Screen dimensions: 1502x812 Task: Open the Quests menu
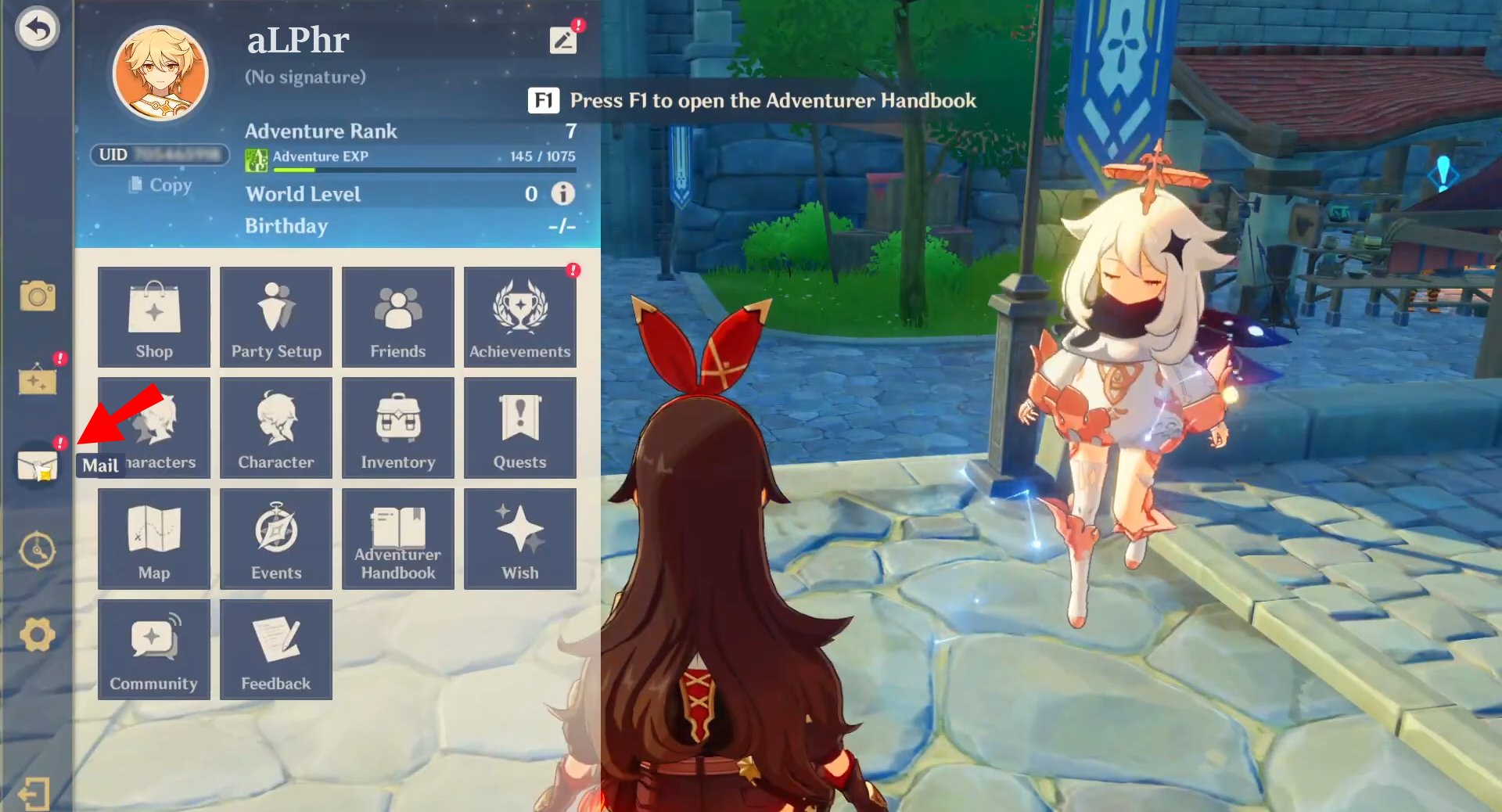coord(520,428)
